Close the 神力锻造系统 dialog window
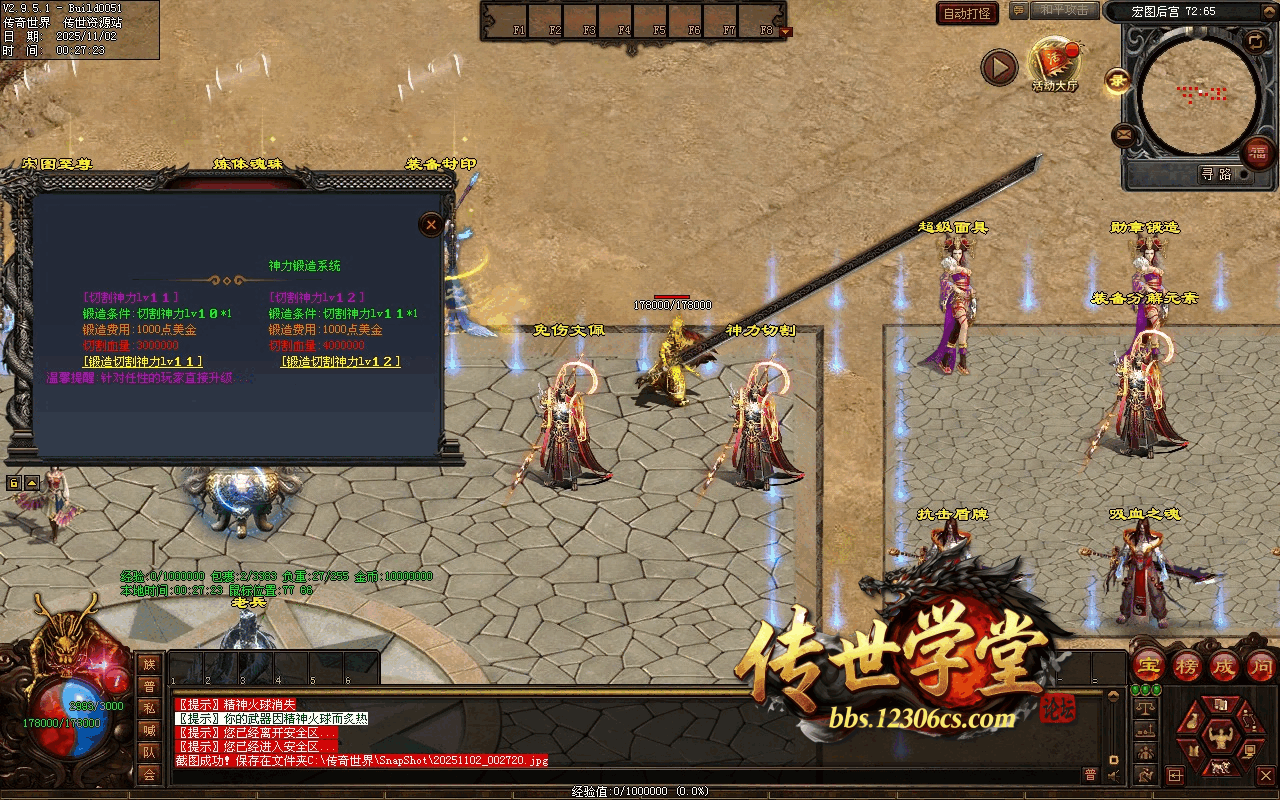This screenshot has width=1280, height=800. coord(431,224)
